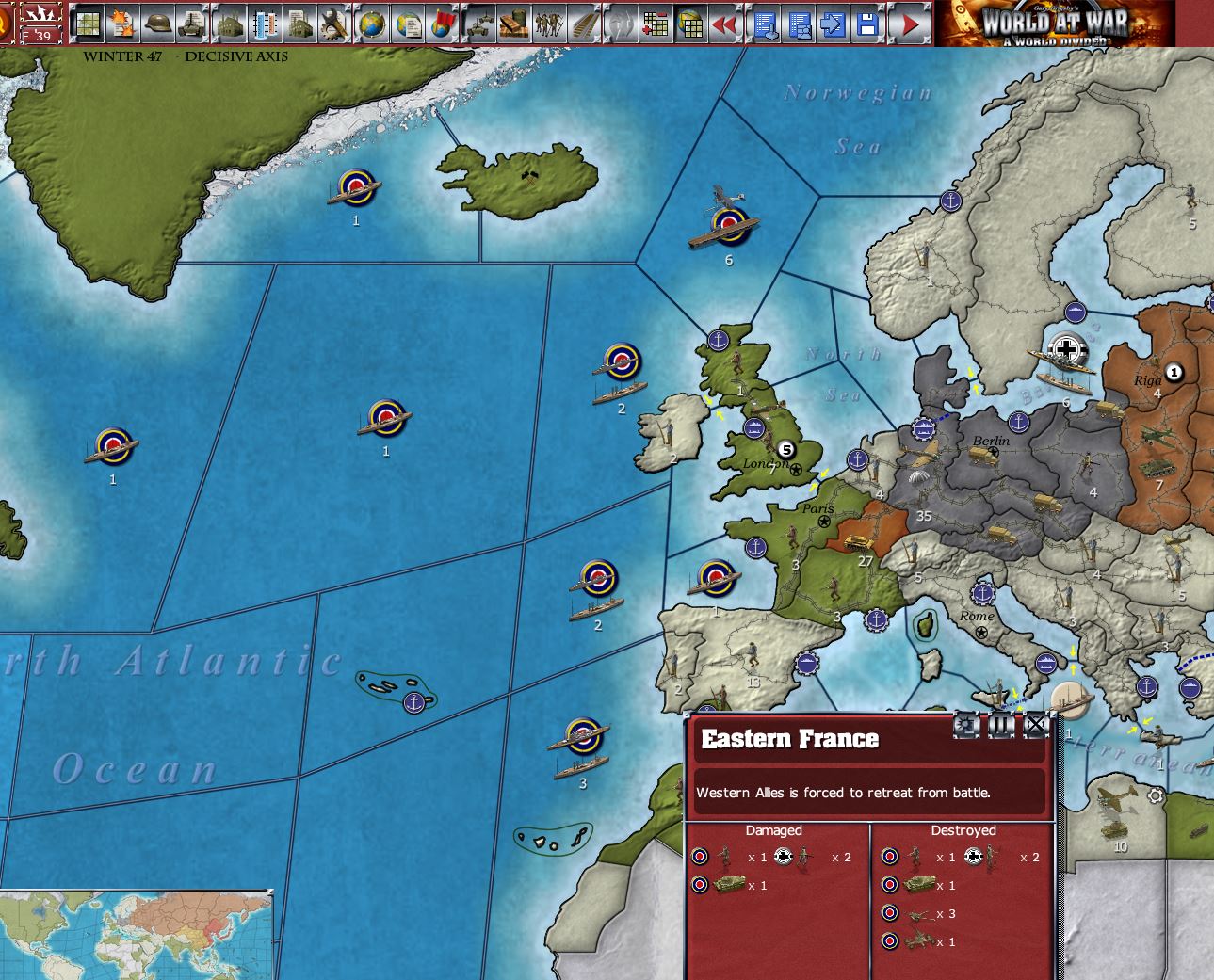Open the factory production screen

[x=229, y=24]
